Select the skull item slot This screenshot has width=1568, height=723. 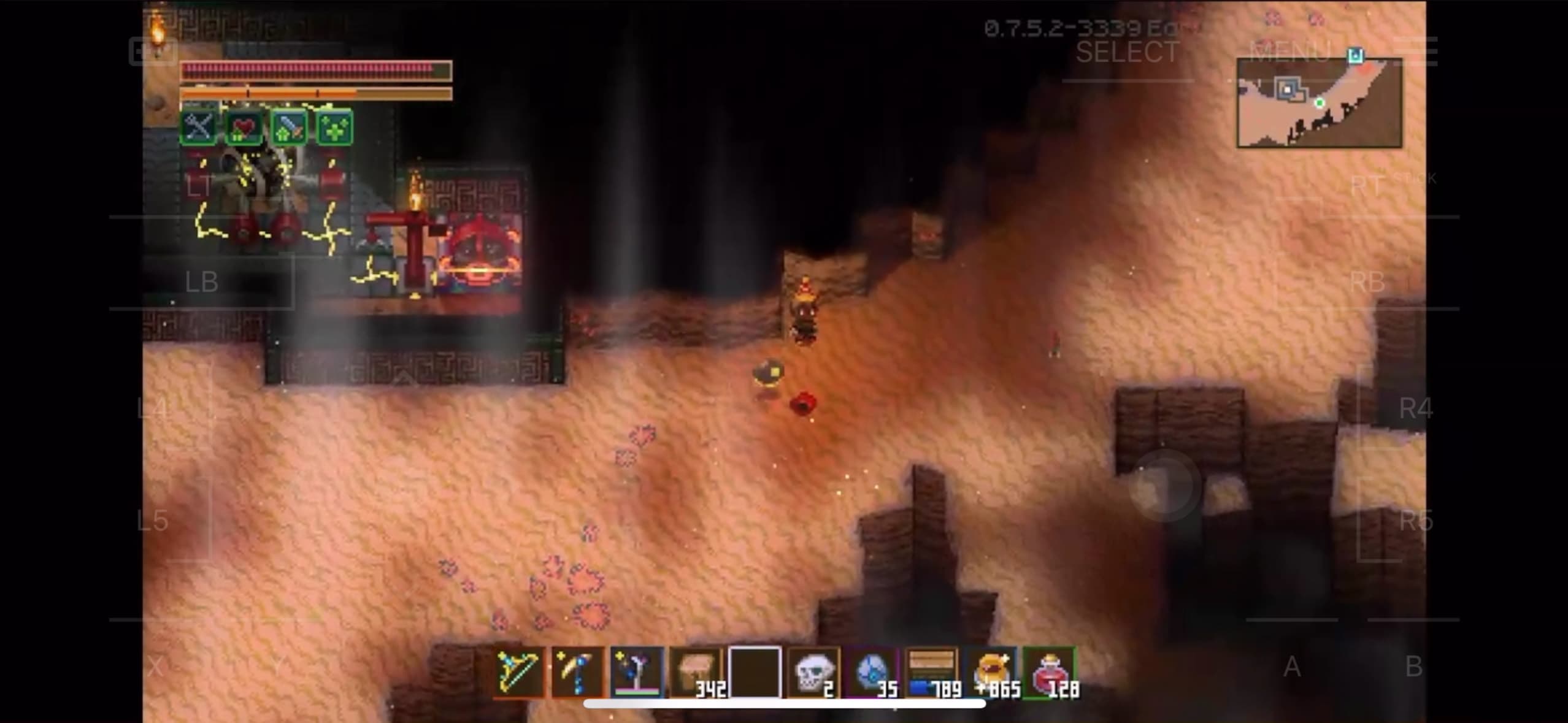tap(813, 672)
